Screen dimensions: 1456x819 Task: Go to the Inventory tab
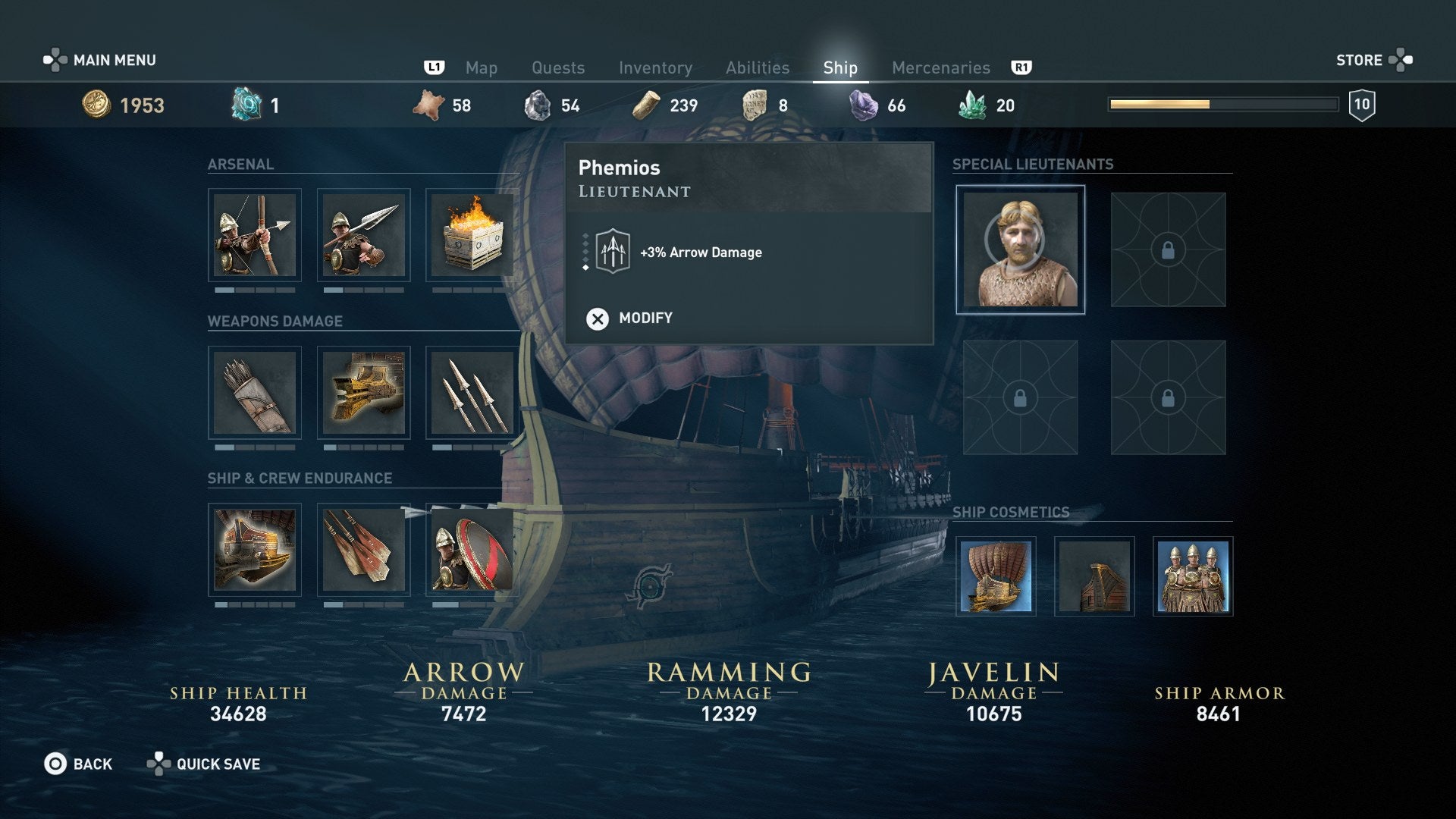[x=655, y=68]
